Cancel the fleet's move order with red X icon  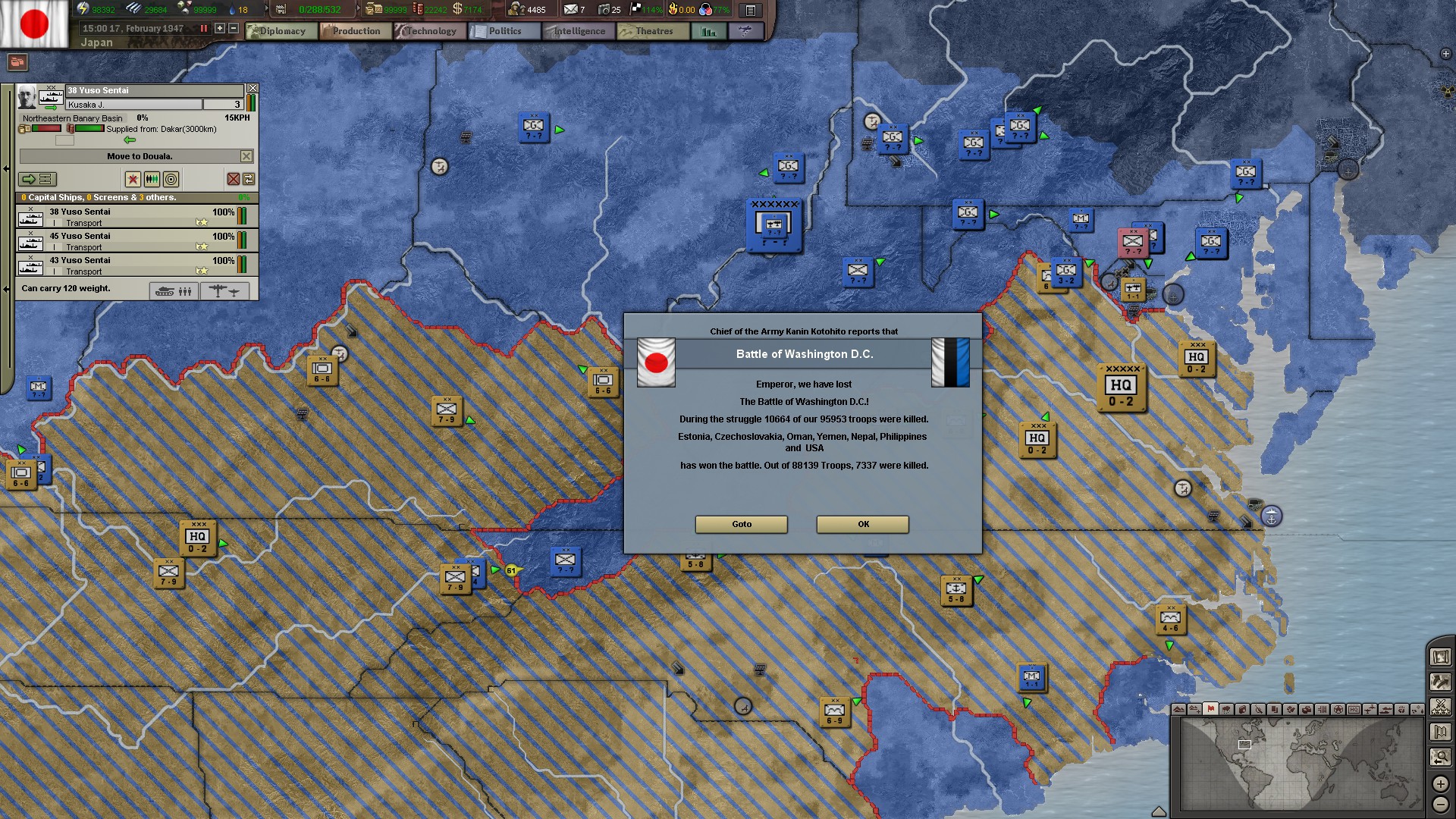pyautogui.click(x=233, y=179)
